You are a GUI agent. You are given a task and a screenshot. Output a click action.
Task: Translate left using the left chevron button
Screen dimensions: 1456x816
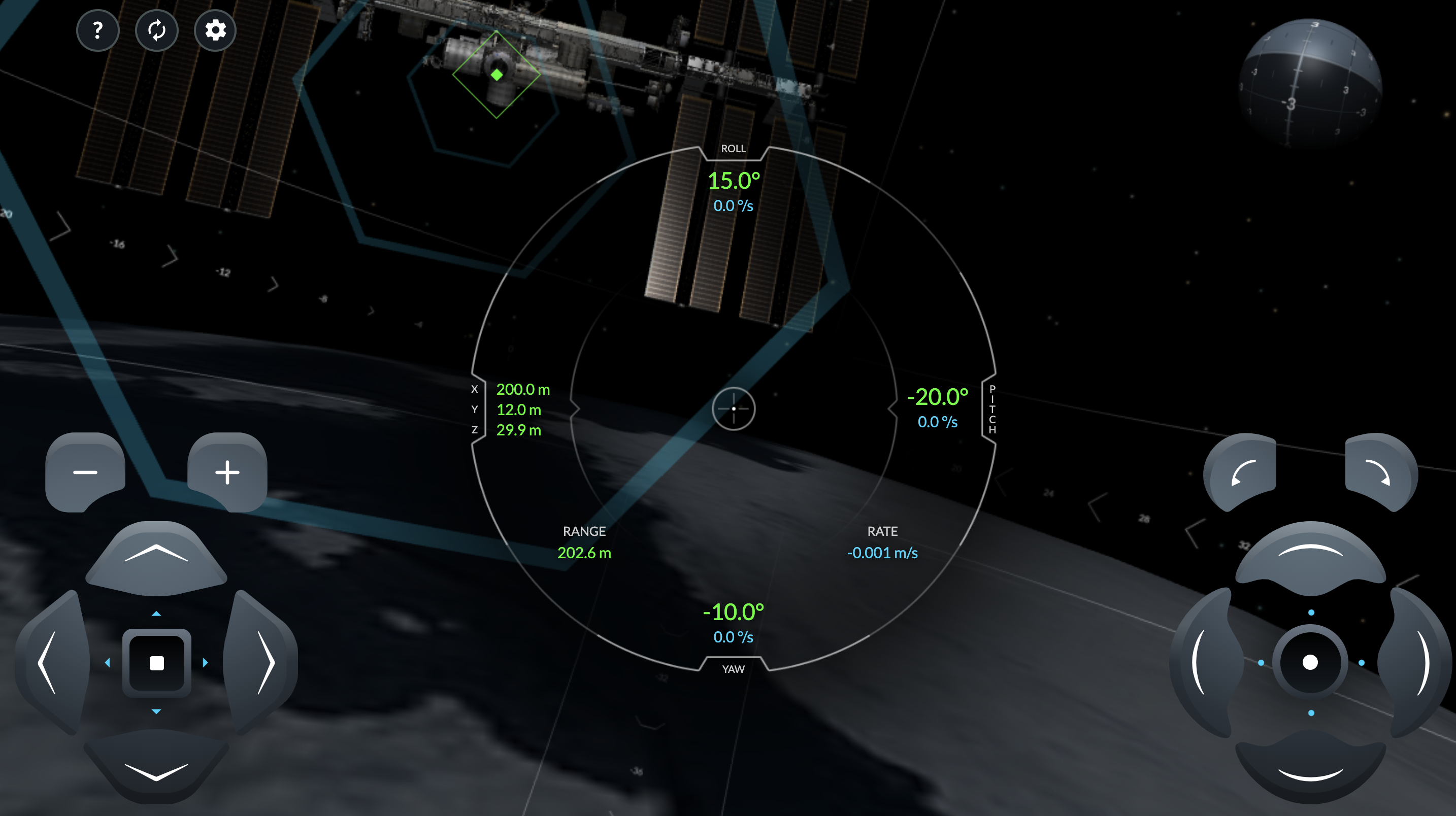point(50,662)
